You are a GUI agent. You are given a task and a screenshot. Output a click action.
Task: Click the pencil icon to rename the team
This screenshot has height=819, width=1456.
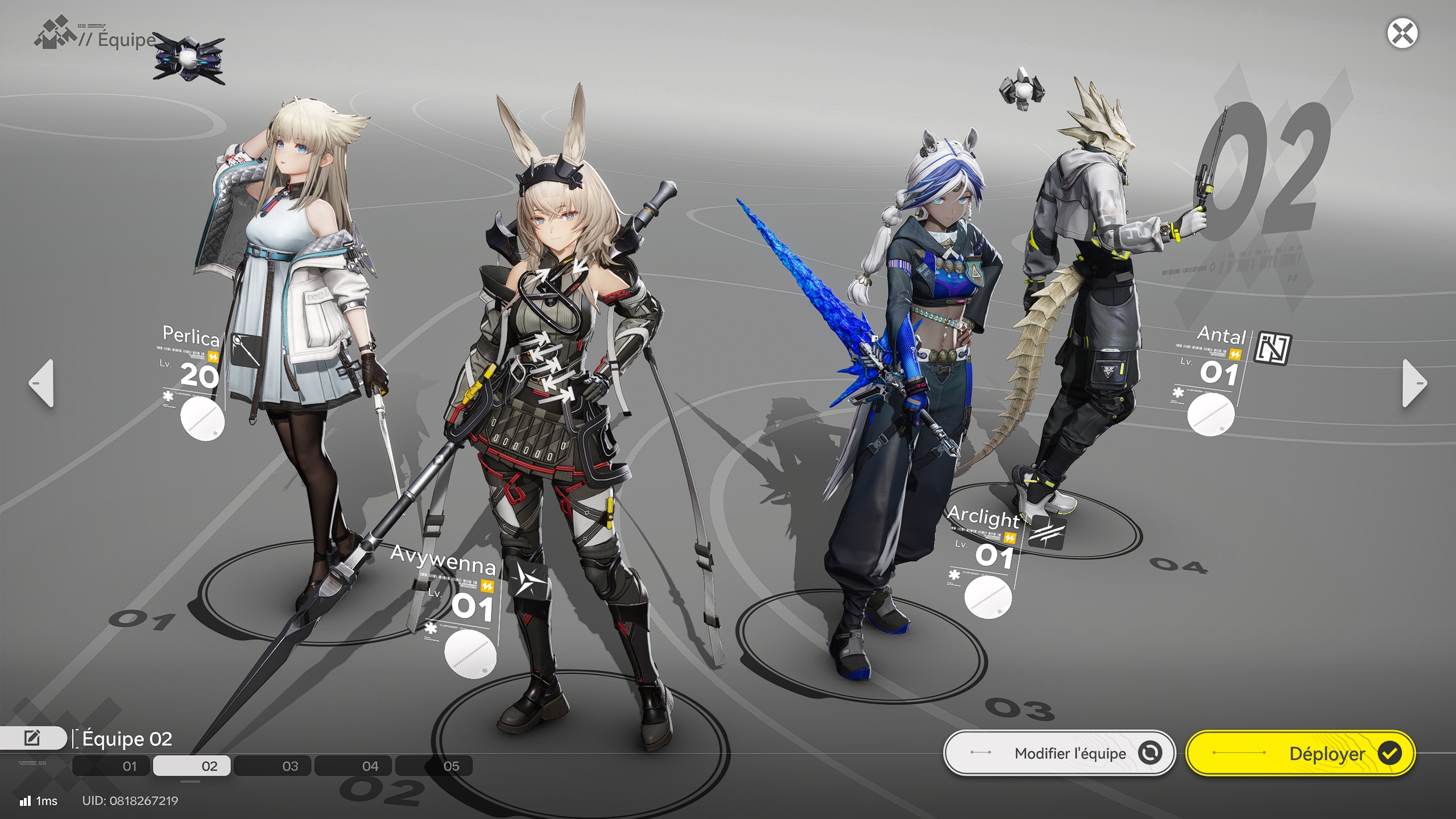[32, 737]
